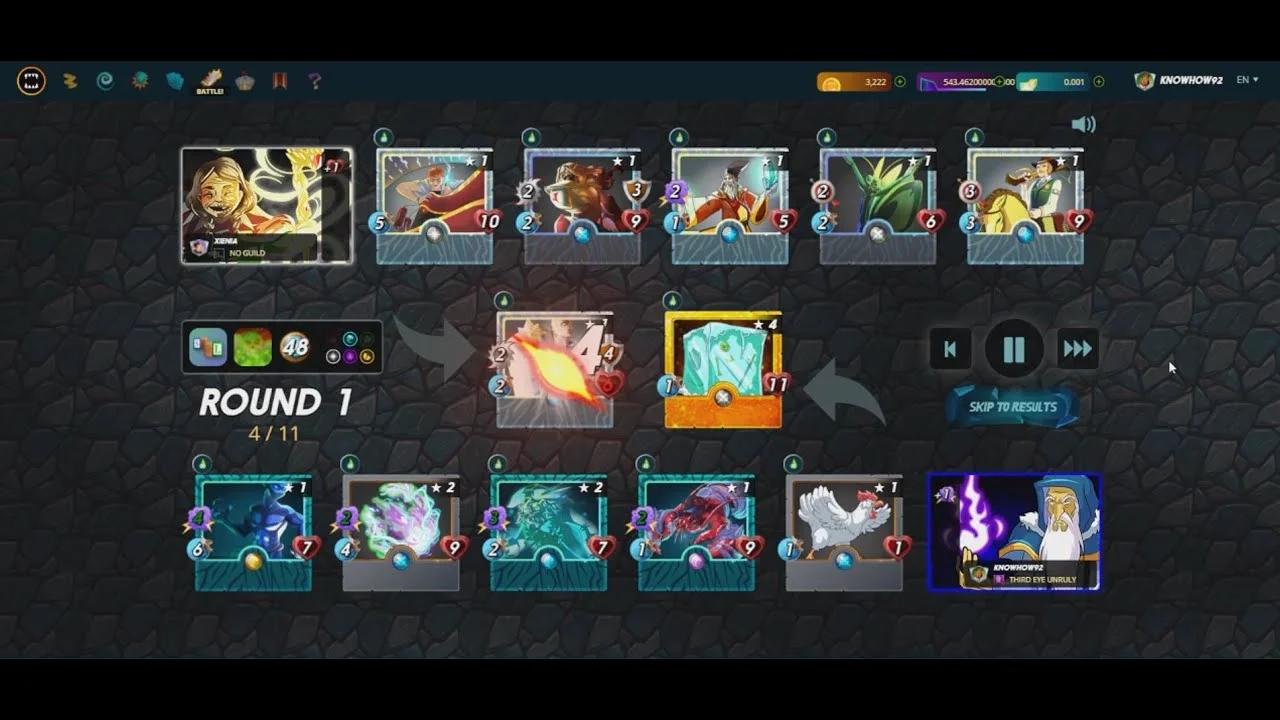This screenshot has width=1280, height=720.
Task: Click the red banner guild icon
Action: click(279, 81)
